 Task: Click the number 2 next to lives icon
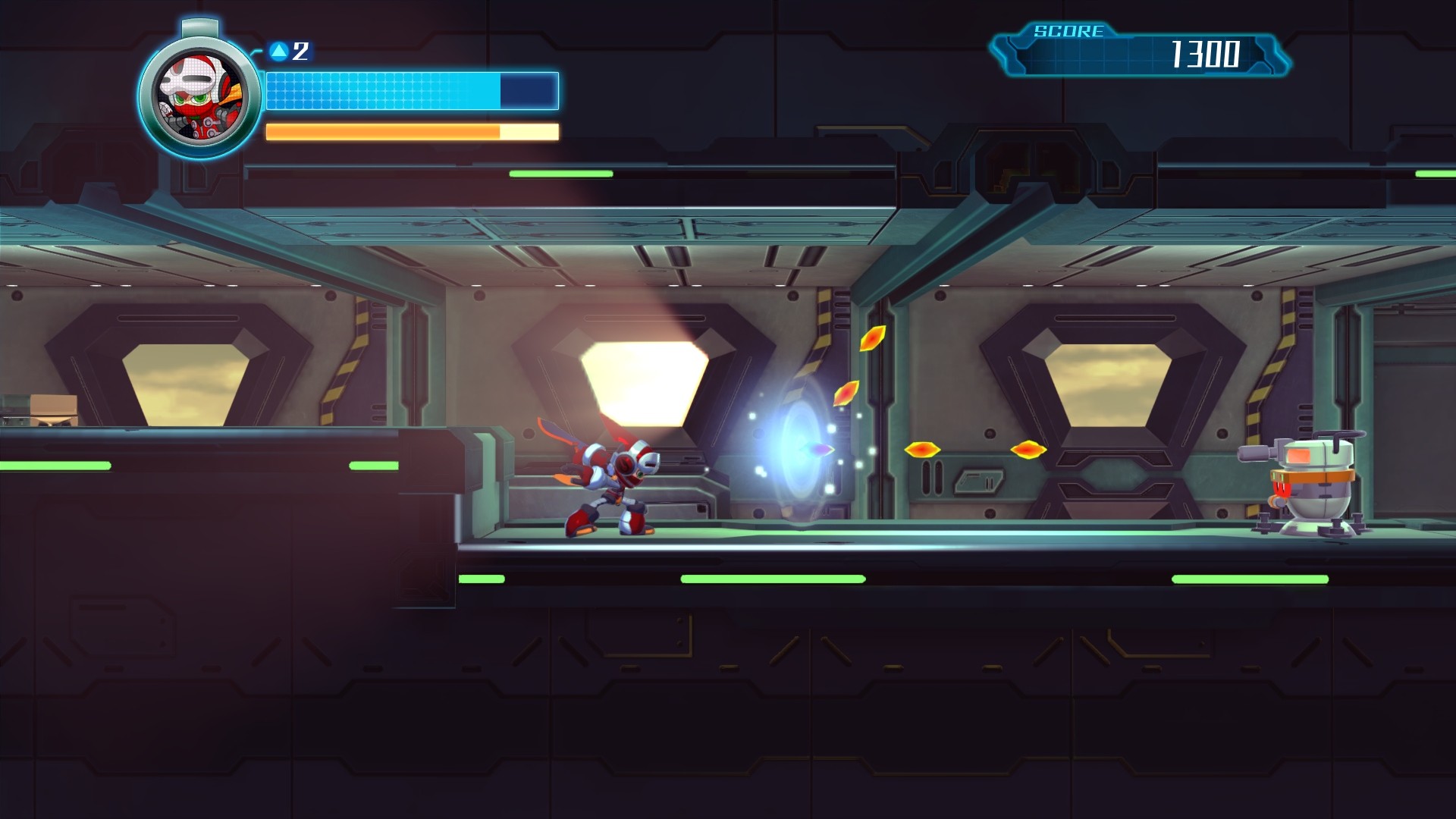(x=300, y=52)
